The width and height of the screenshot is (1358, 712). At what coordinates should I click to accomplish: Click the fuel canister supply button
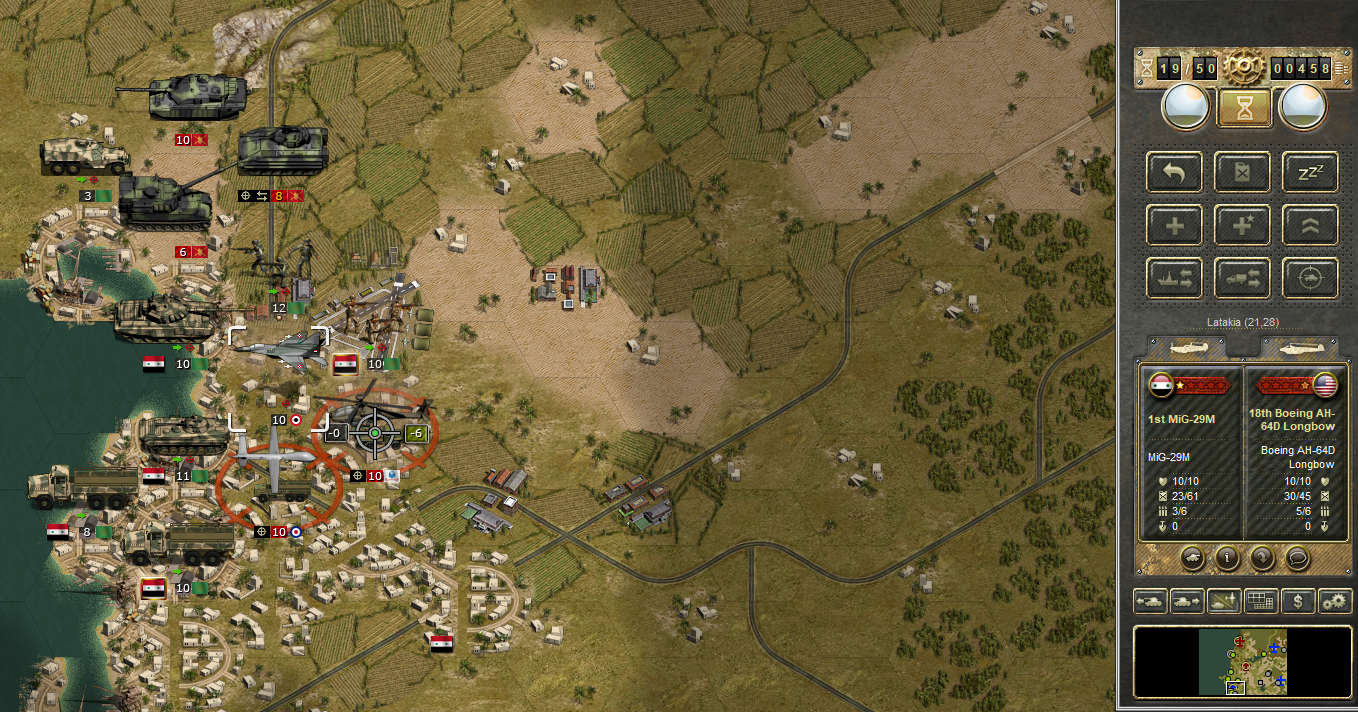(1243, 172)
